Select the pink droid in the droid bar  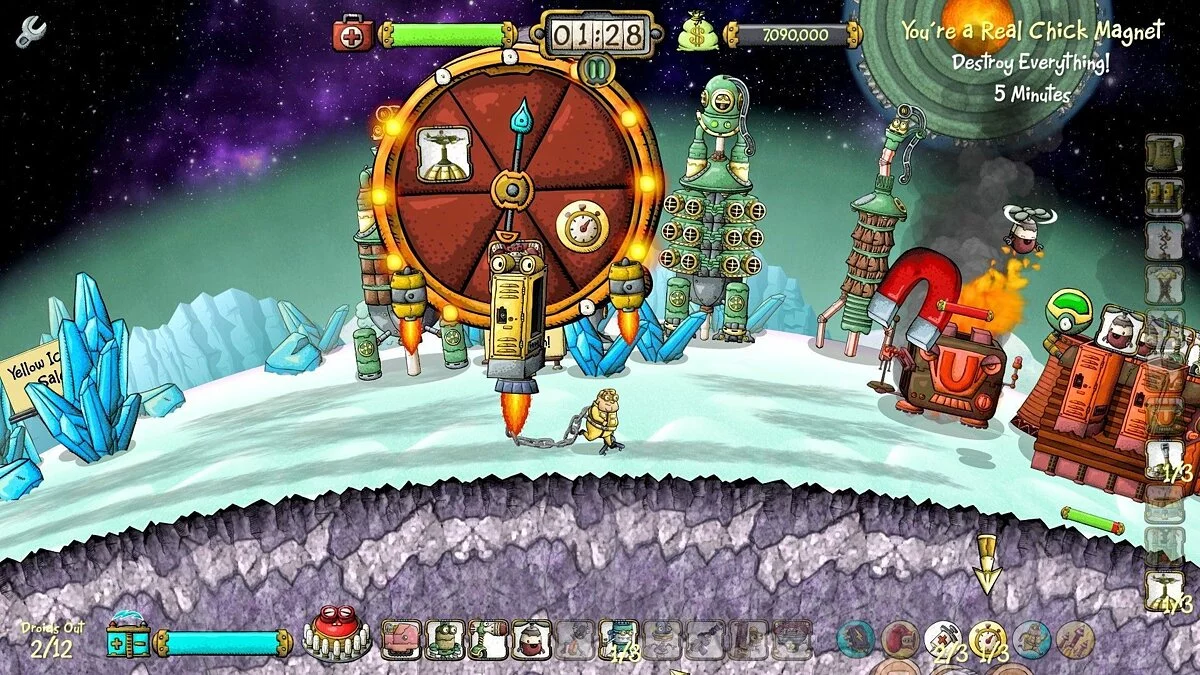pyautogui.click(x=399, y=639)
